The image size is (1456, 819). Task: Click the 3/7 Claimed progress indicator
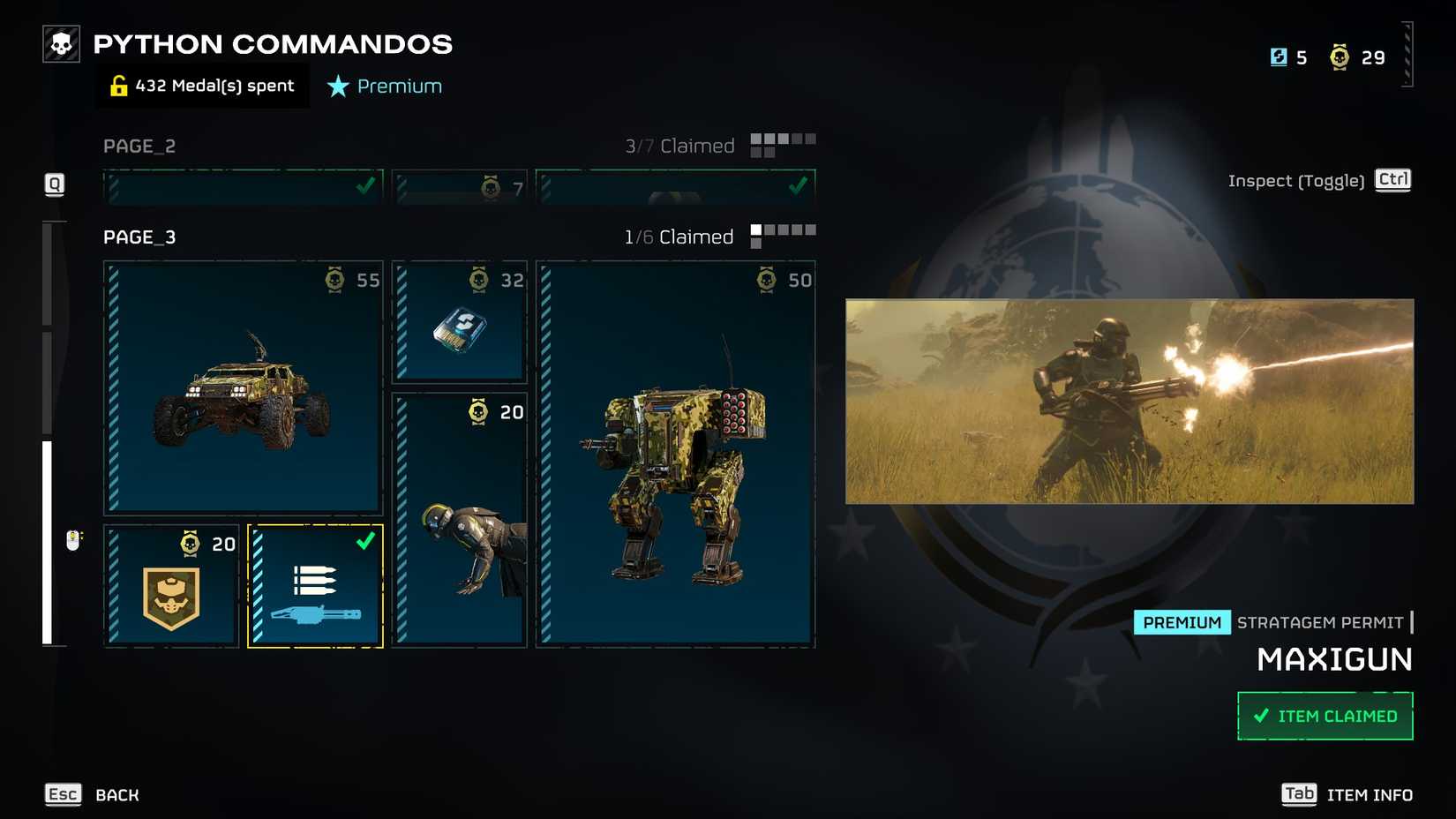pyautogui.click(x=681, y=145)
